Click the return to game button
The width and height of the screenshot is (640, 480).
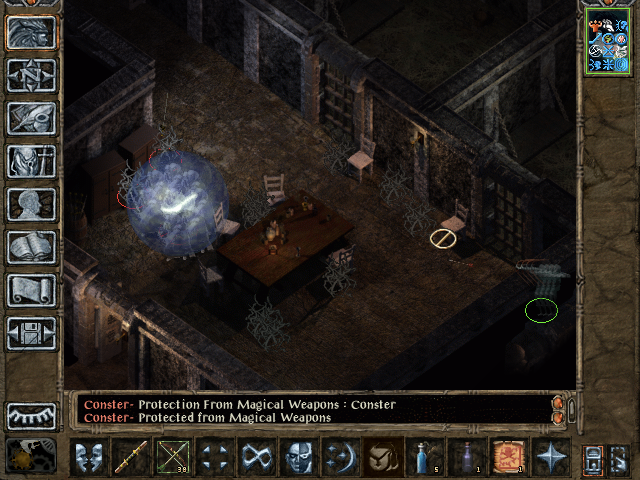click(31, 32)
